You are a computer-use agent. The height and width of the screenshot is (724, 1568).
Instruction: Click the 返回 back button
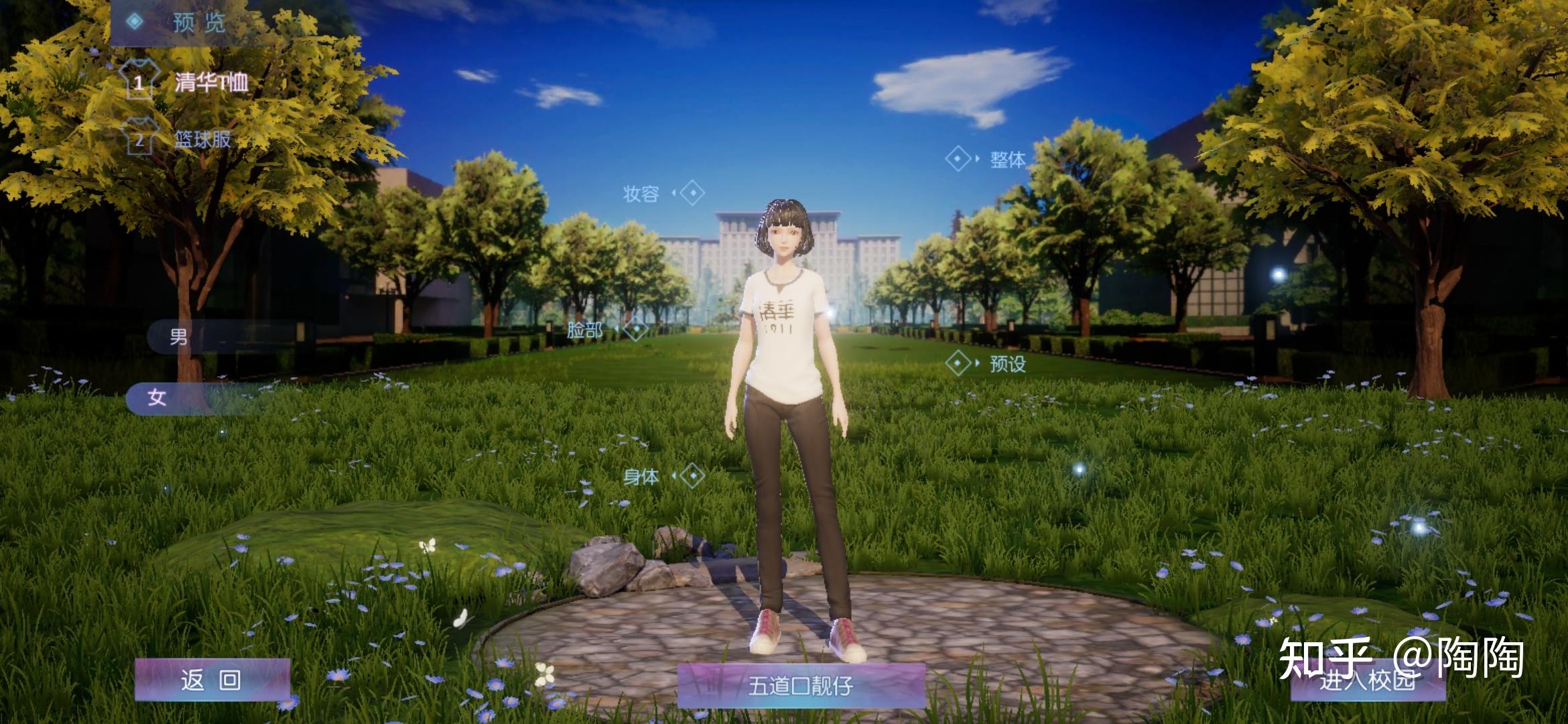click(x=212, y=680)
